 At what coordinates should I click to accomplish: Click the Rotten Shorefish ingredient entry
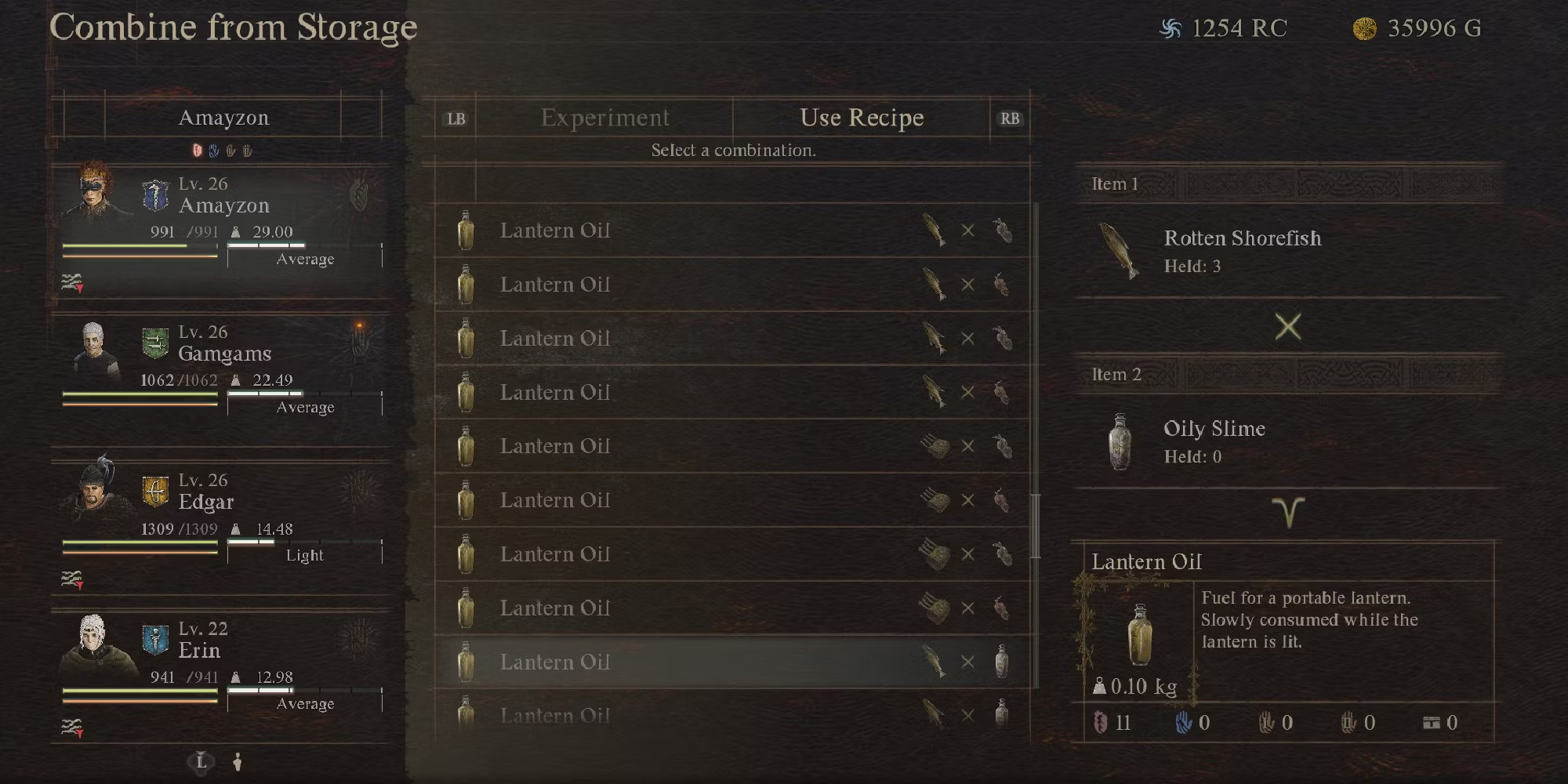click(1242, 251)
